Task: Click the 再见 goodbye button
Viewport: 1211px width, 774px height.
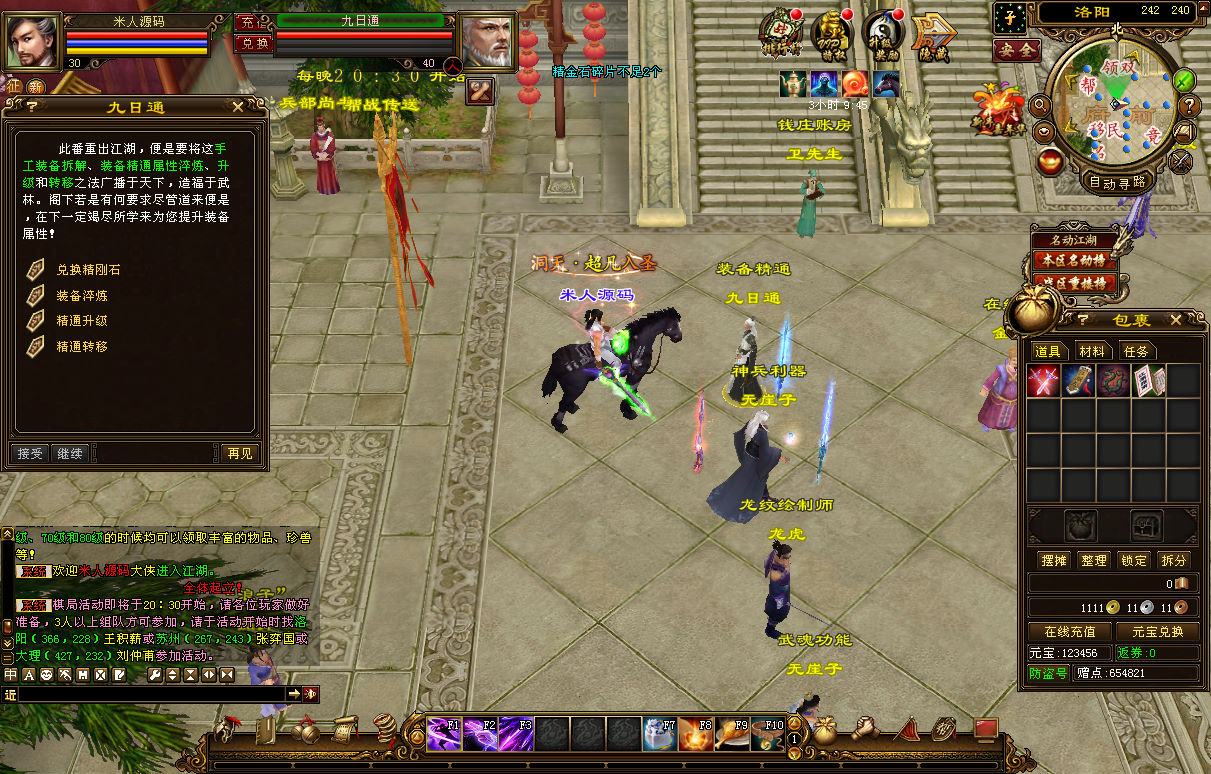Action: 240,453
